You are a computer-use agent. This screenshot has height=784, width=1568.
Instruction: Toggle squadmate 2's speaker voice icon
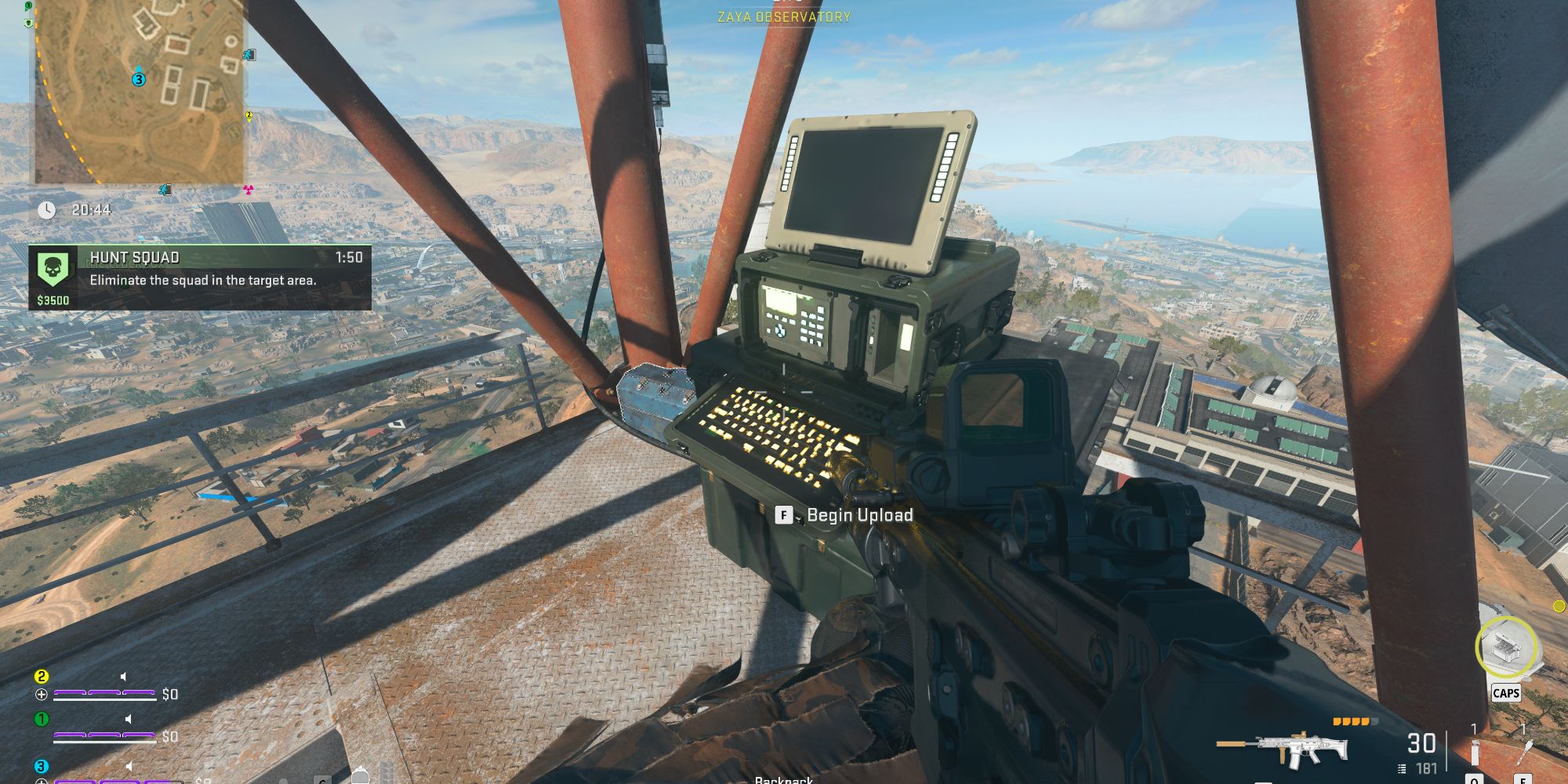[125, 677]
